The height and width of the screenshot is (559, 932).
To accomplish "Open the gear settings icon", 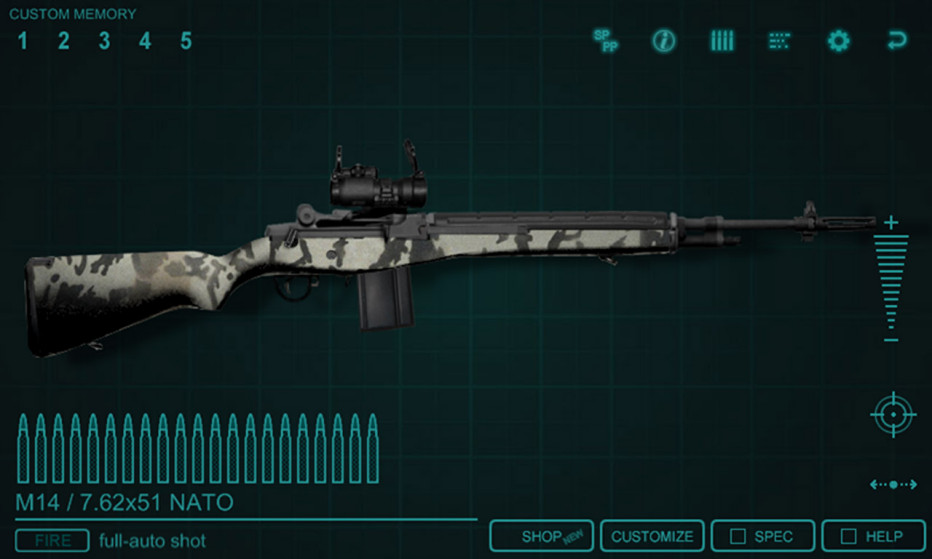I will 838,41.
